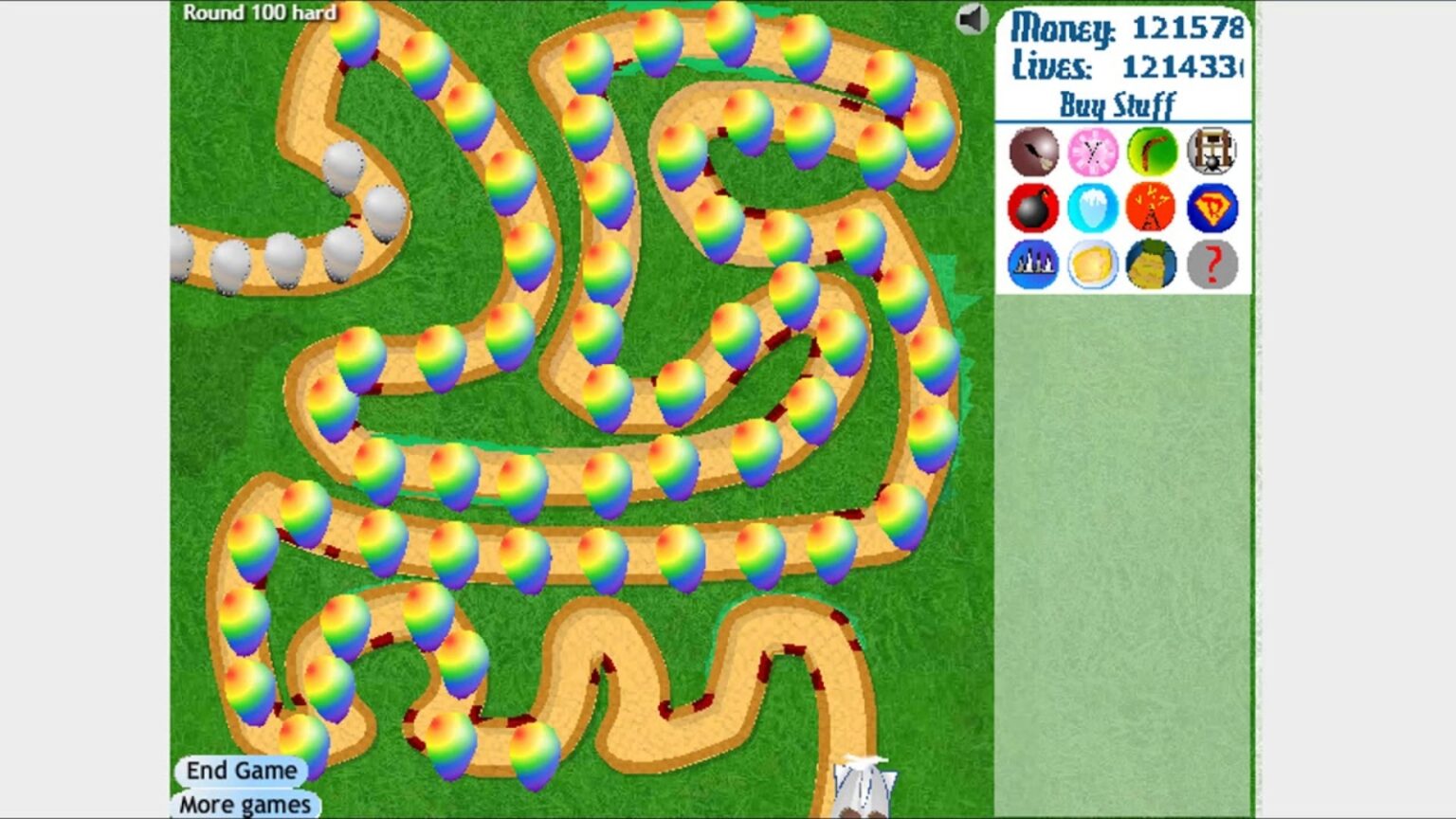Click the gray question mark icon
1456x819 pixels.
tap(1210, 265)
